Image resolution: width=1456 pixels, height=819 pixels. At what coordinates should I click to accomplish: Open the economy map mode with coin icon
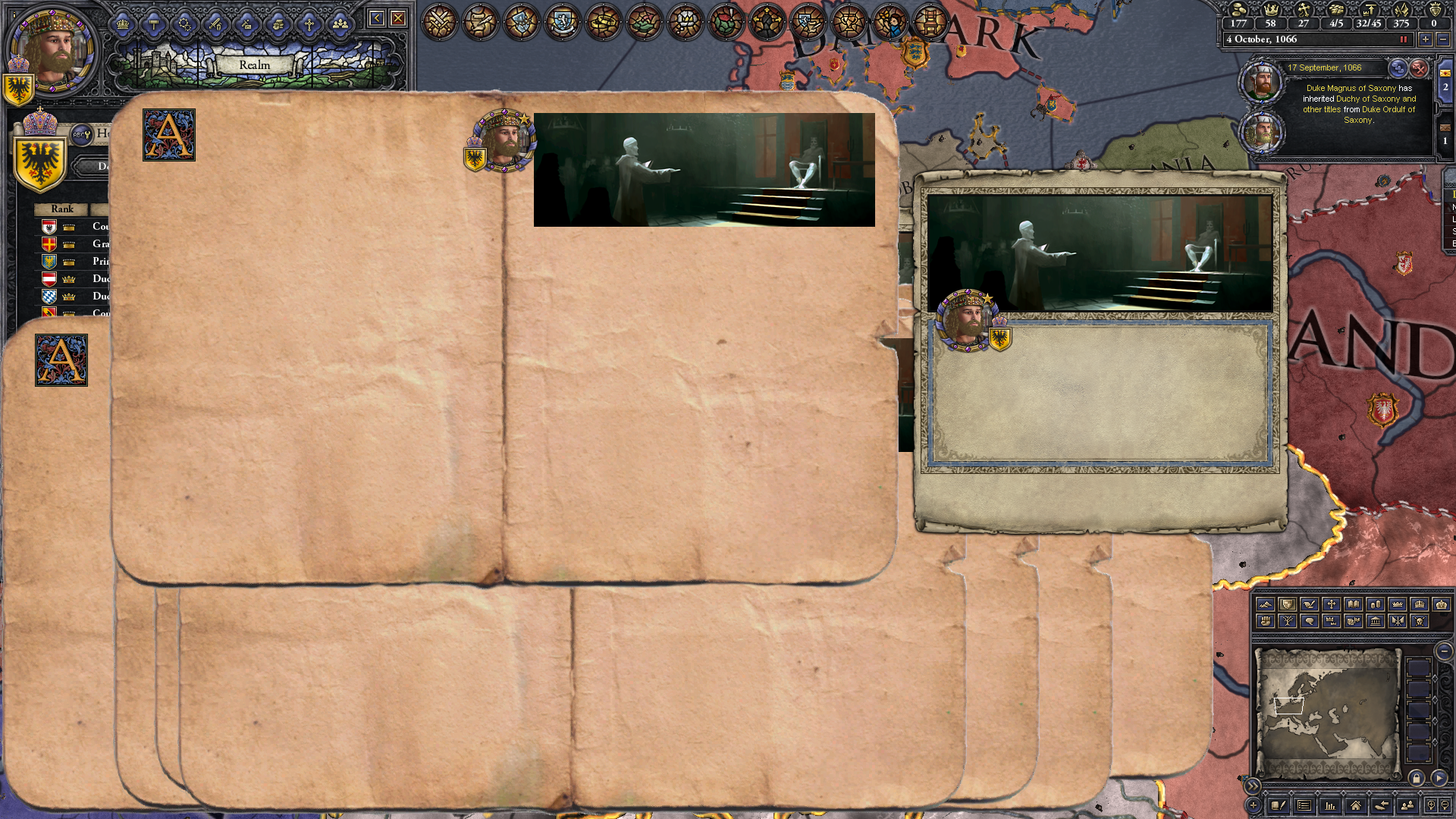tap(1375, 605)
